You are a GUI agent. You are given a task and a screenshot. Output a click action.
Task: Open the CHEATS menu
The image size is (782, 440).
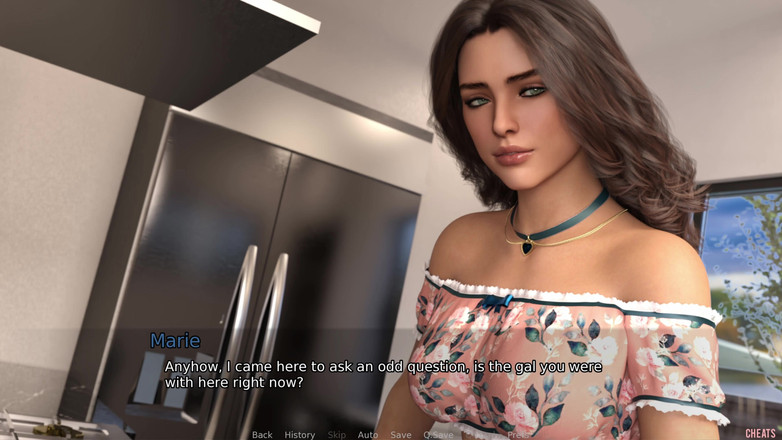pos(760,434)
